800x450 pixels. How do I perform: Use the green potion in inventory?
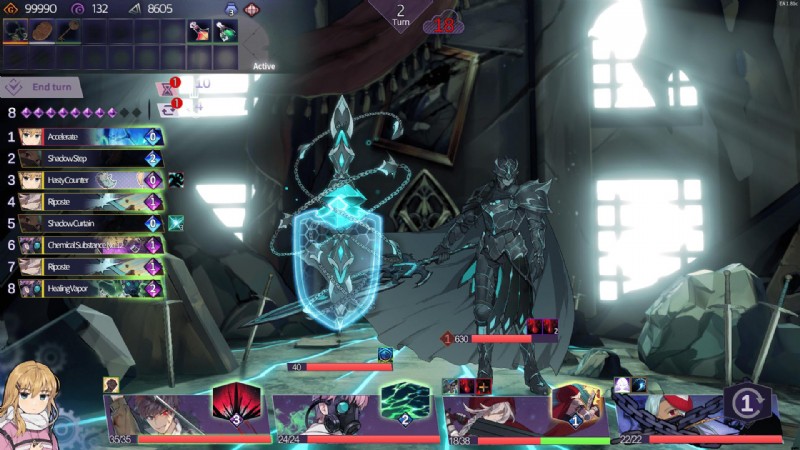227,31
